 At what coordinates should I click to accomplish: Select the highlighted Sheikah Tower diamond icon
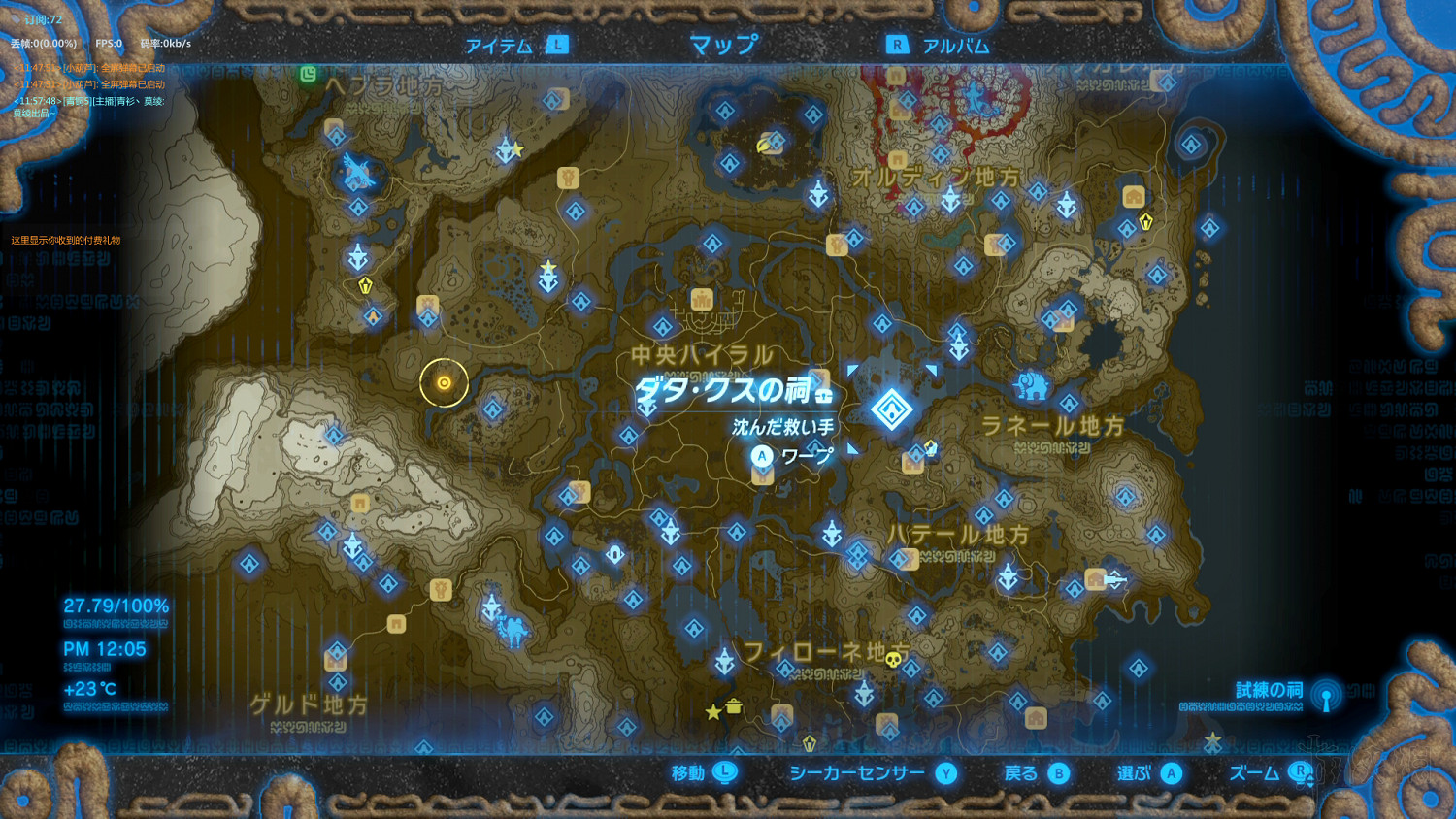[893, 410]
